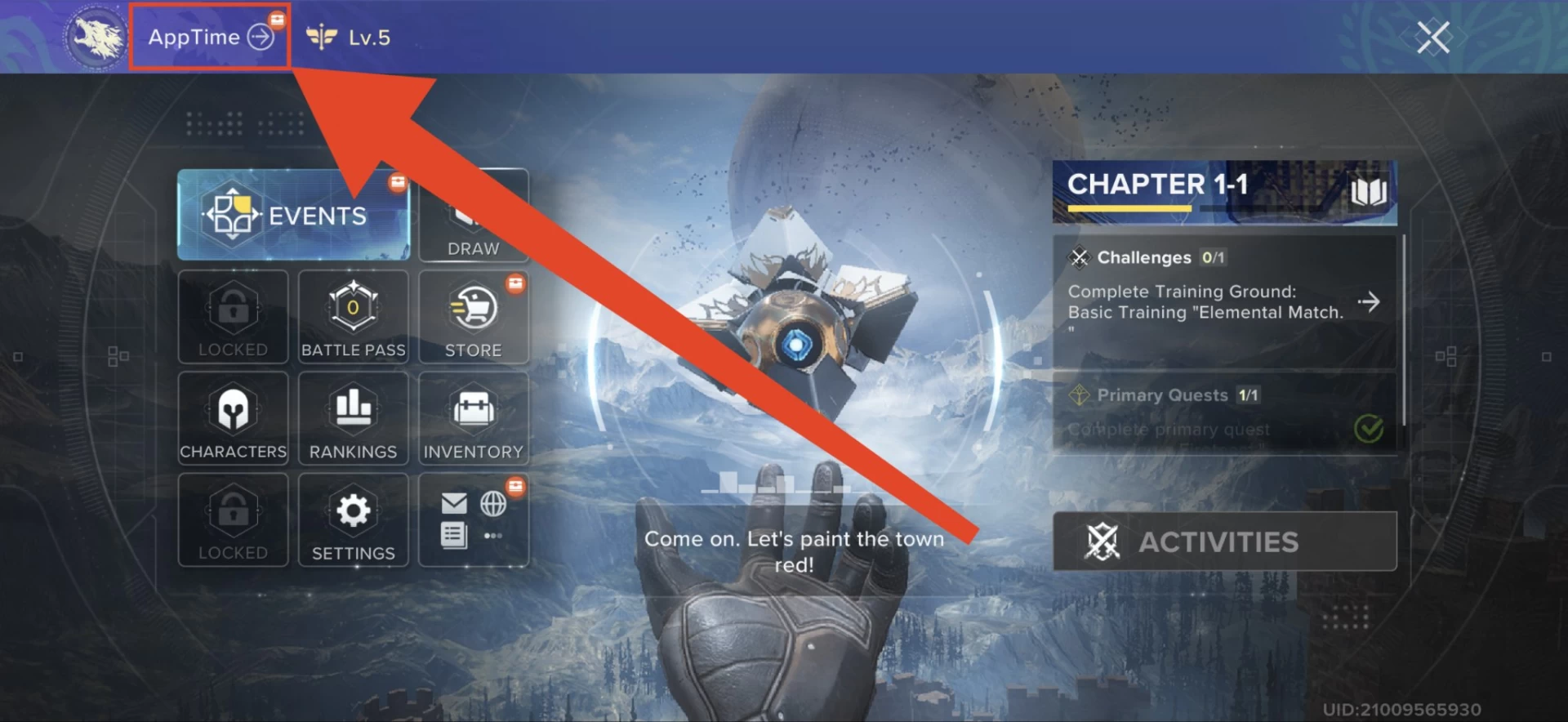The width and height of the screenshot is (1568, 722).
Task: Select the Chapter 1-1 banner
Action: coord(1223,192)
